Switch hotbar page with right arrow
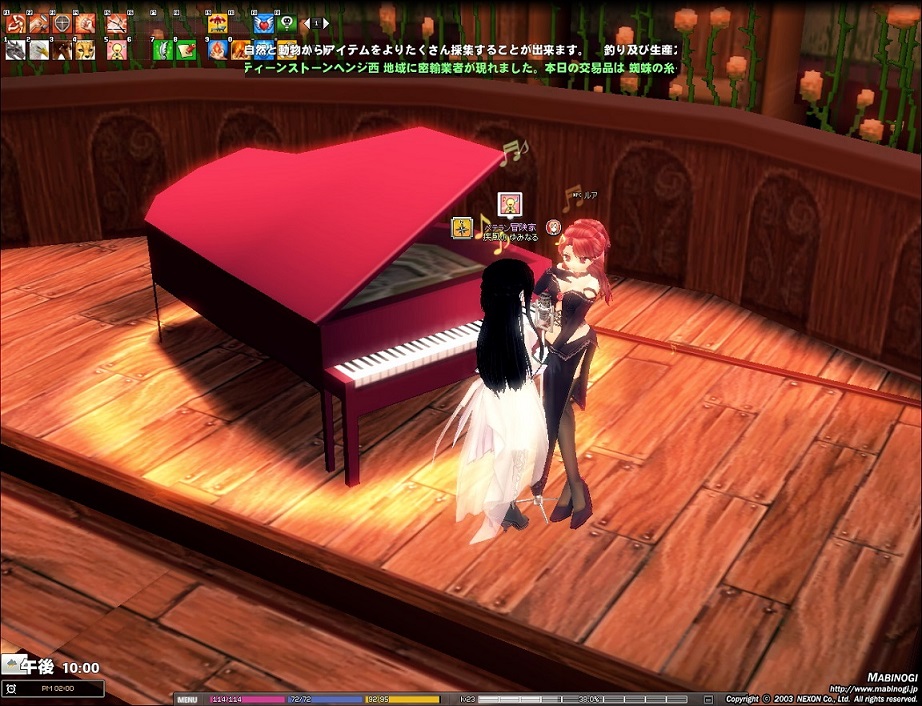 tap(328, 23)
